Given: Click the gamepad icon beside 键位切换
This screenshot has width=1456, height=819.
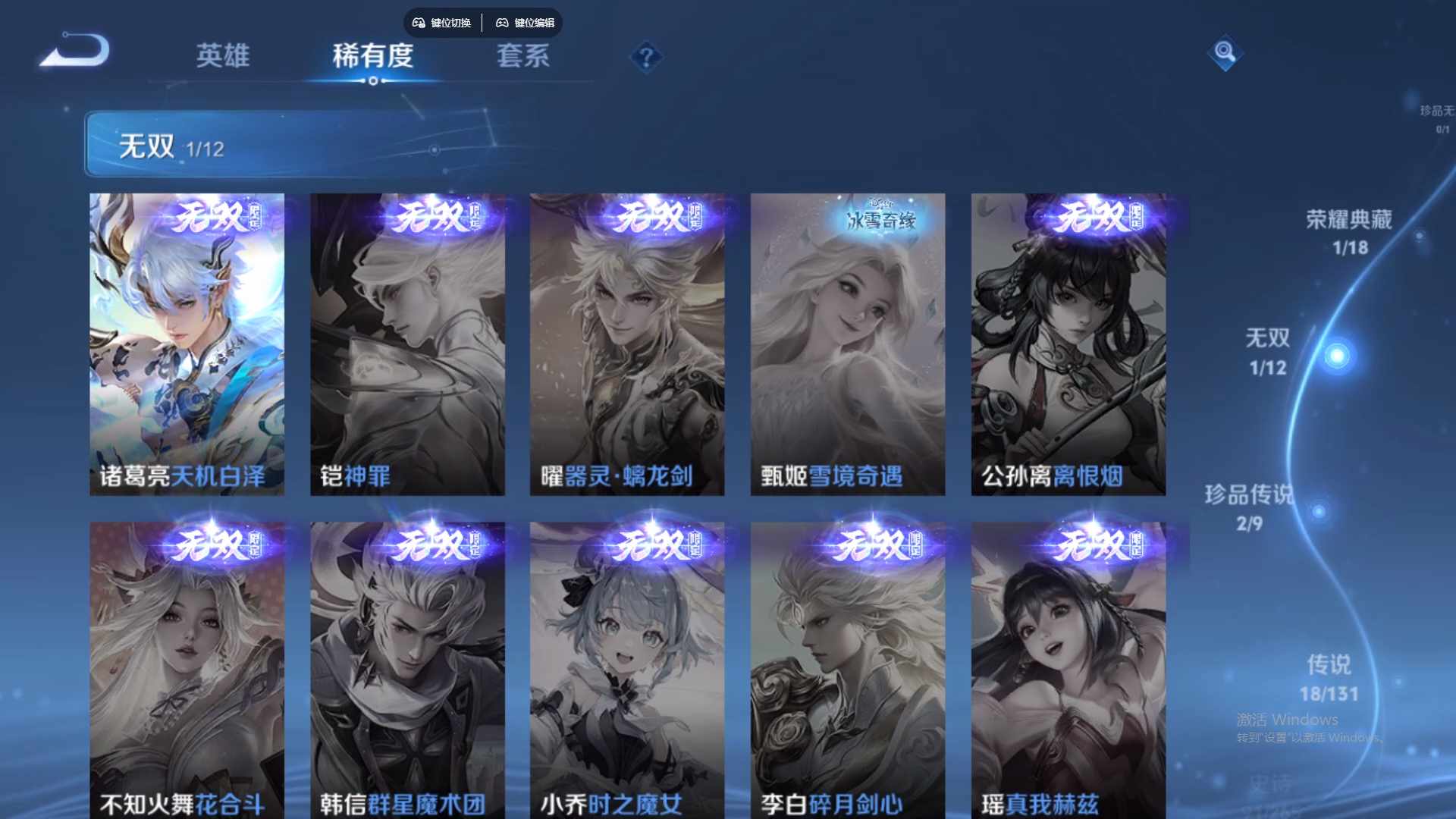Looking at the screenshot, I should 418,23.
